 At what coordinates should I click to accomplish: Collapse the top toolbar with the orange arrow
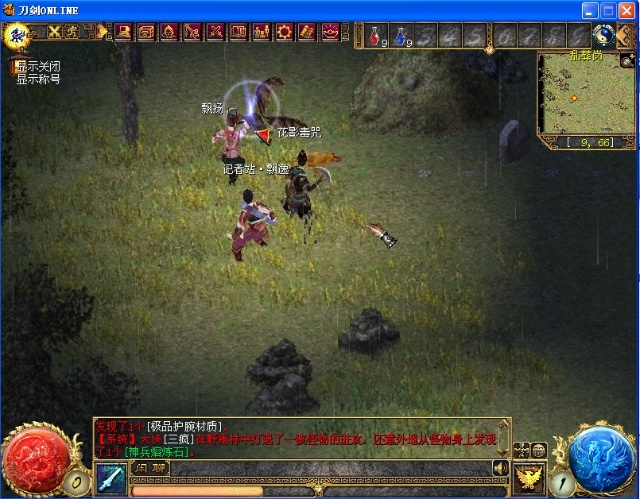[x=102, y=32]
